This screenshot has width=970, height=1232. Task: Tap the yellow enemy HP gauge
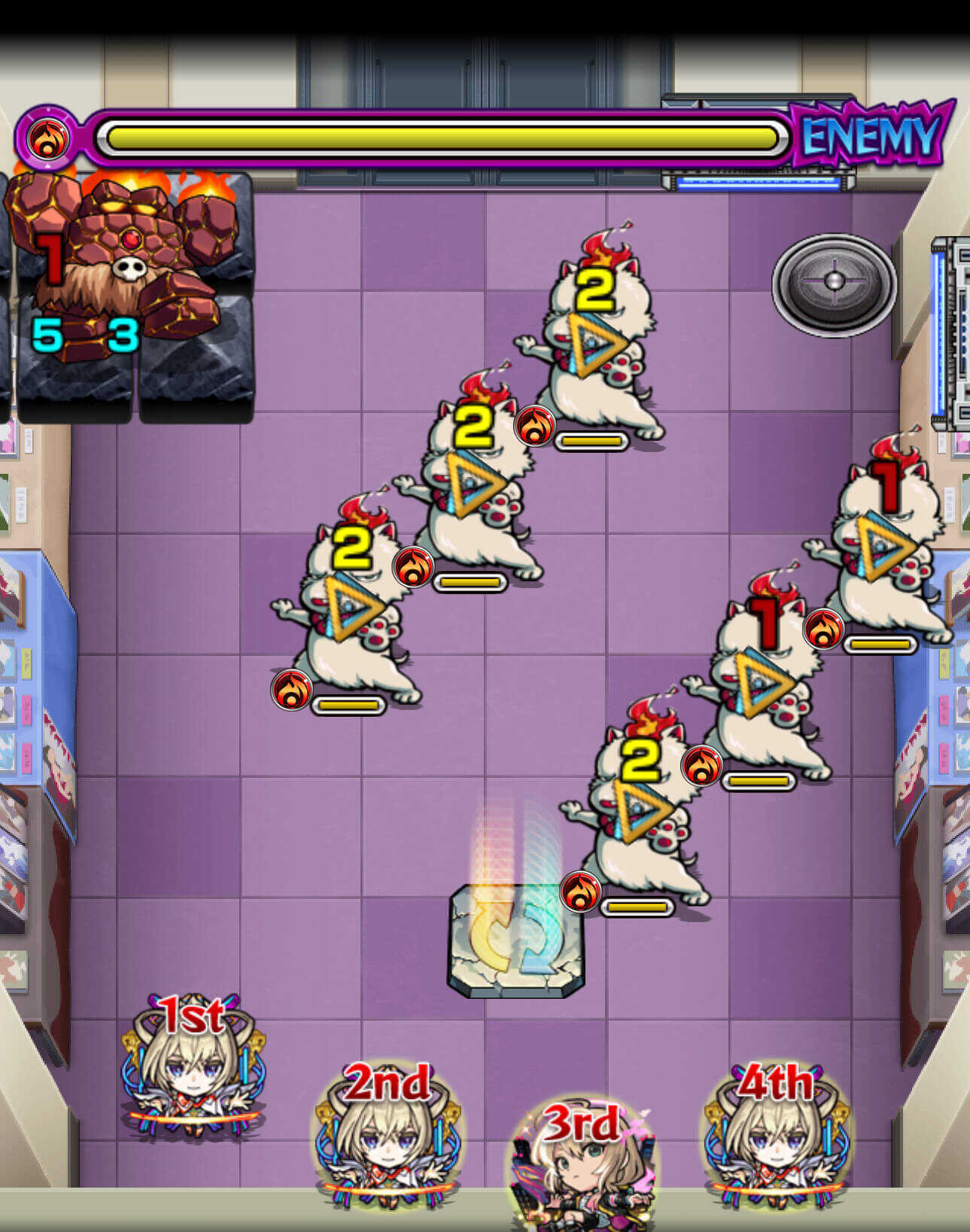440,137
